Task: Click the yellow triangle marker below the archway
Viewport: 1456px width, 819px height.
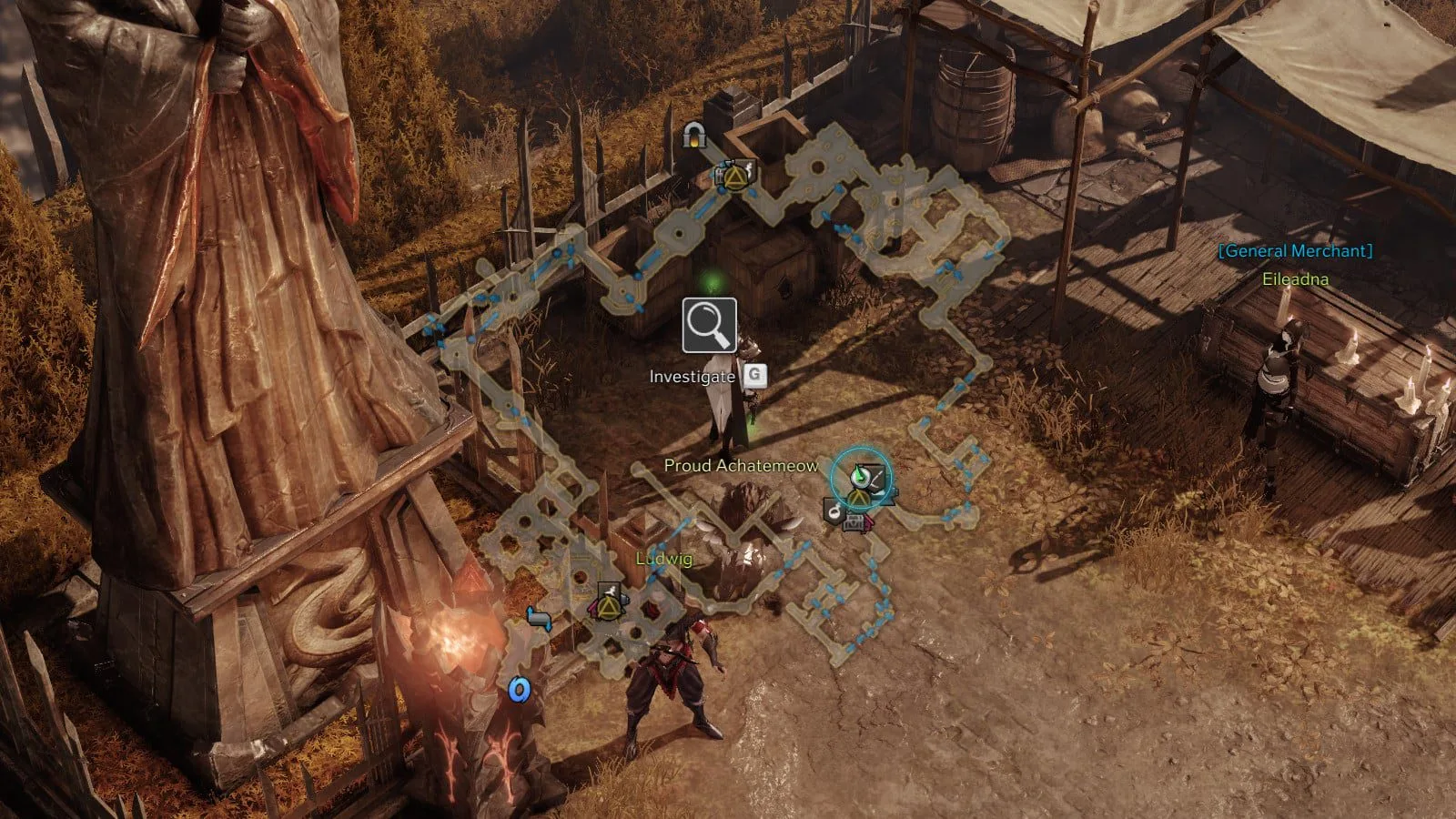Action: (x=733, y=174)
